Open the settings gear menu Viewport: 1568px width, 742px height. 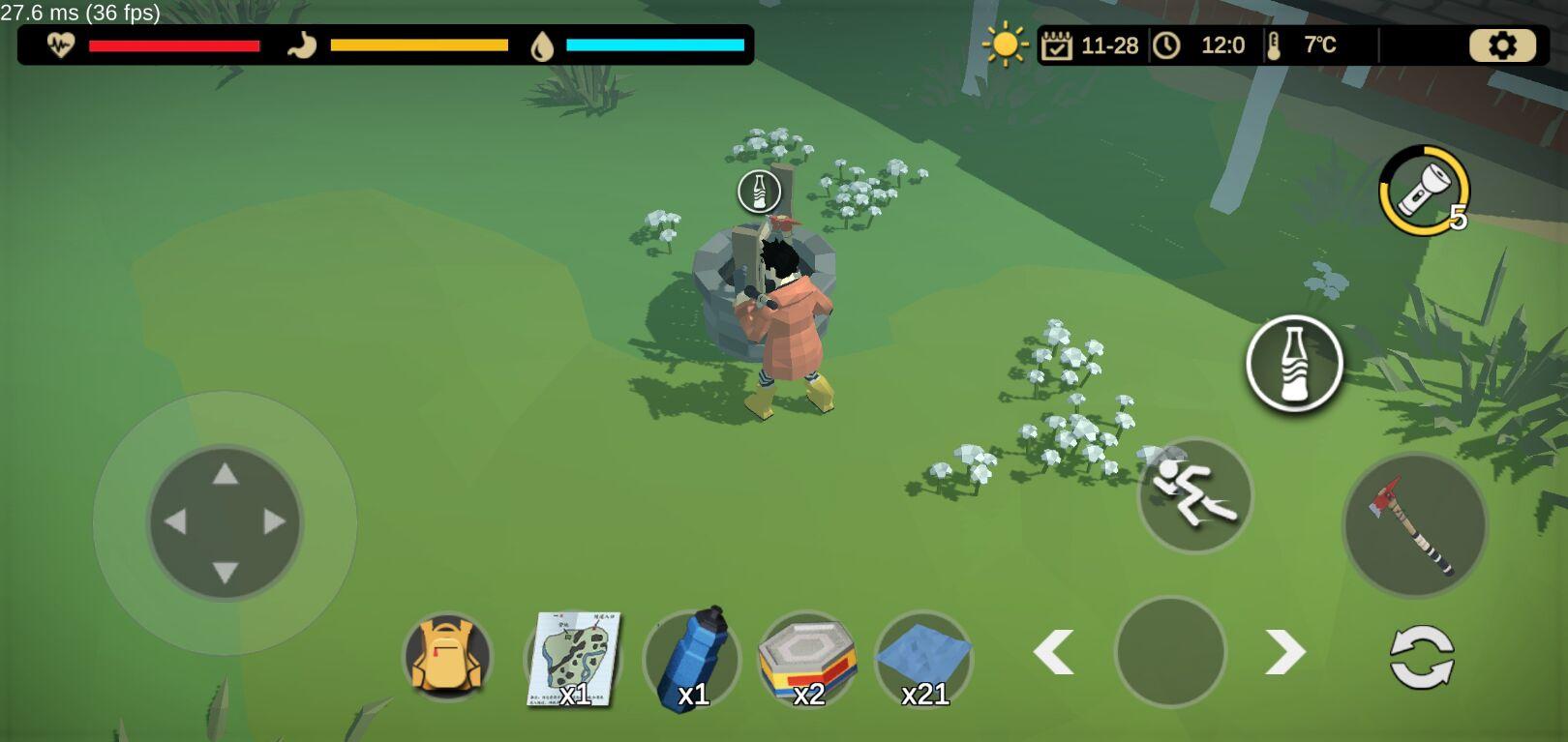(1502, 45)
